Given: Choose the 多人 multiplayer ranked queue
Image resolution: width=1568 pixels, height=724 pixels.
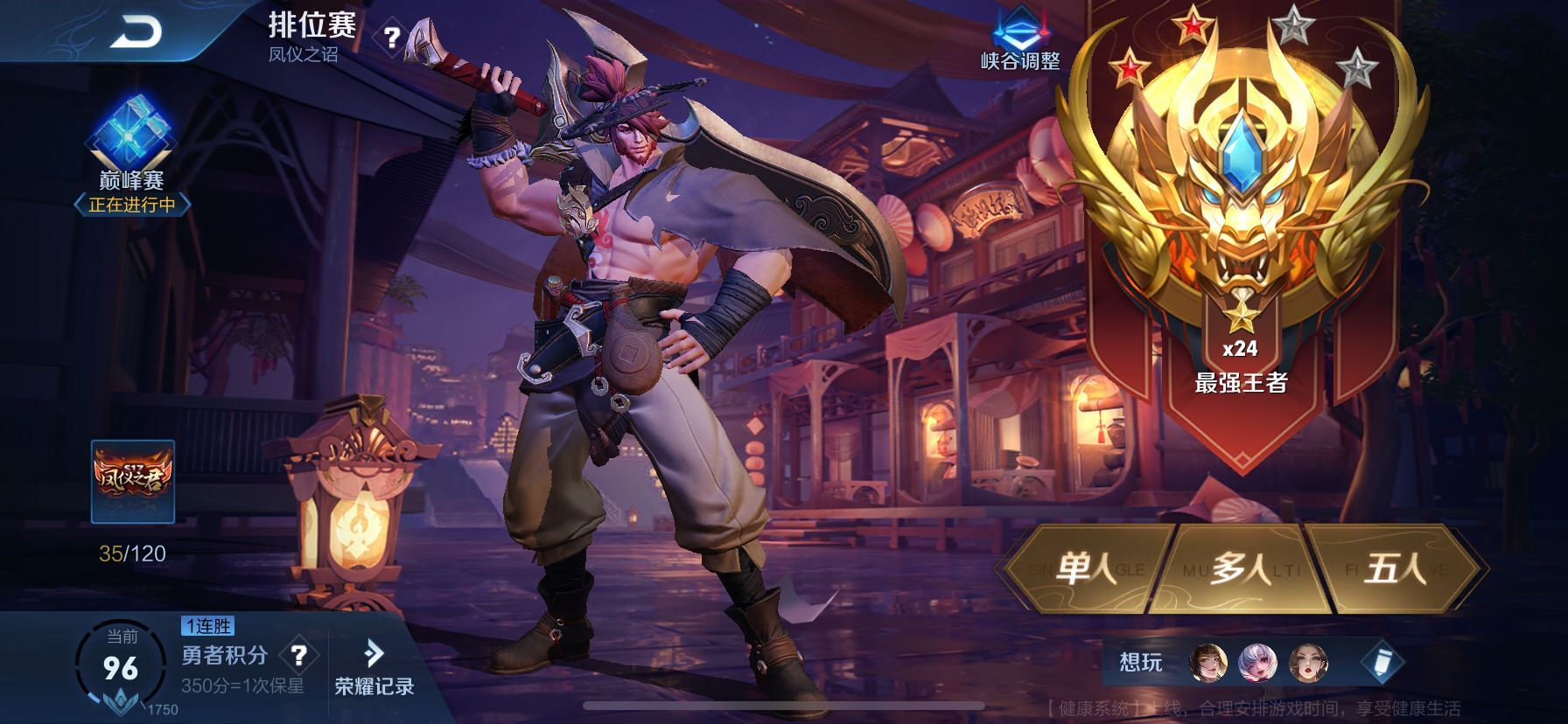Looking at the screenshot, I should coord(1240,569).
